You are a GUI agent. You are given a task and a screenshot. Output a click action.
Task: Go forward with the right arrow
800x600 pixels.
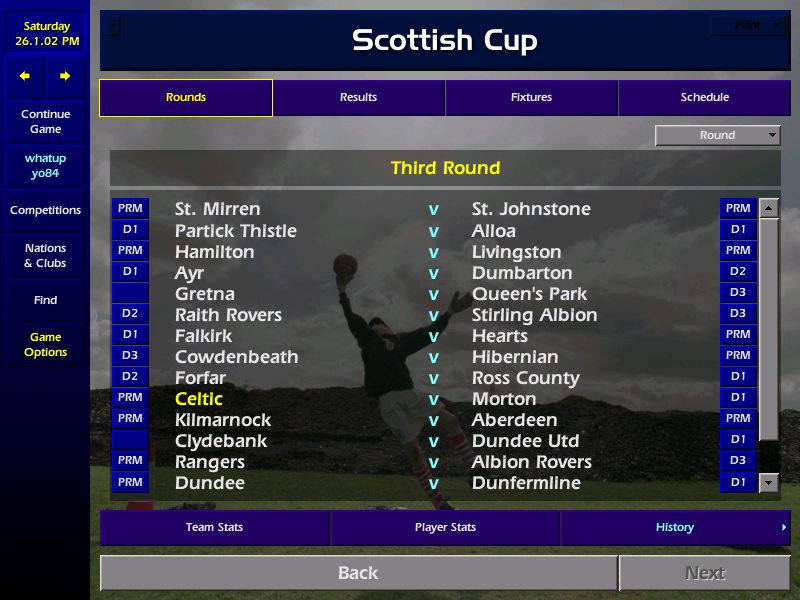click(x=65, y=76)
